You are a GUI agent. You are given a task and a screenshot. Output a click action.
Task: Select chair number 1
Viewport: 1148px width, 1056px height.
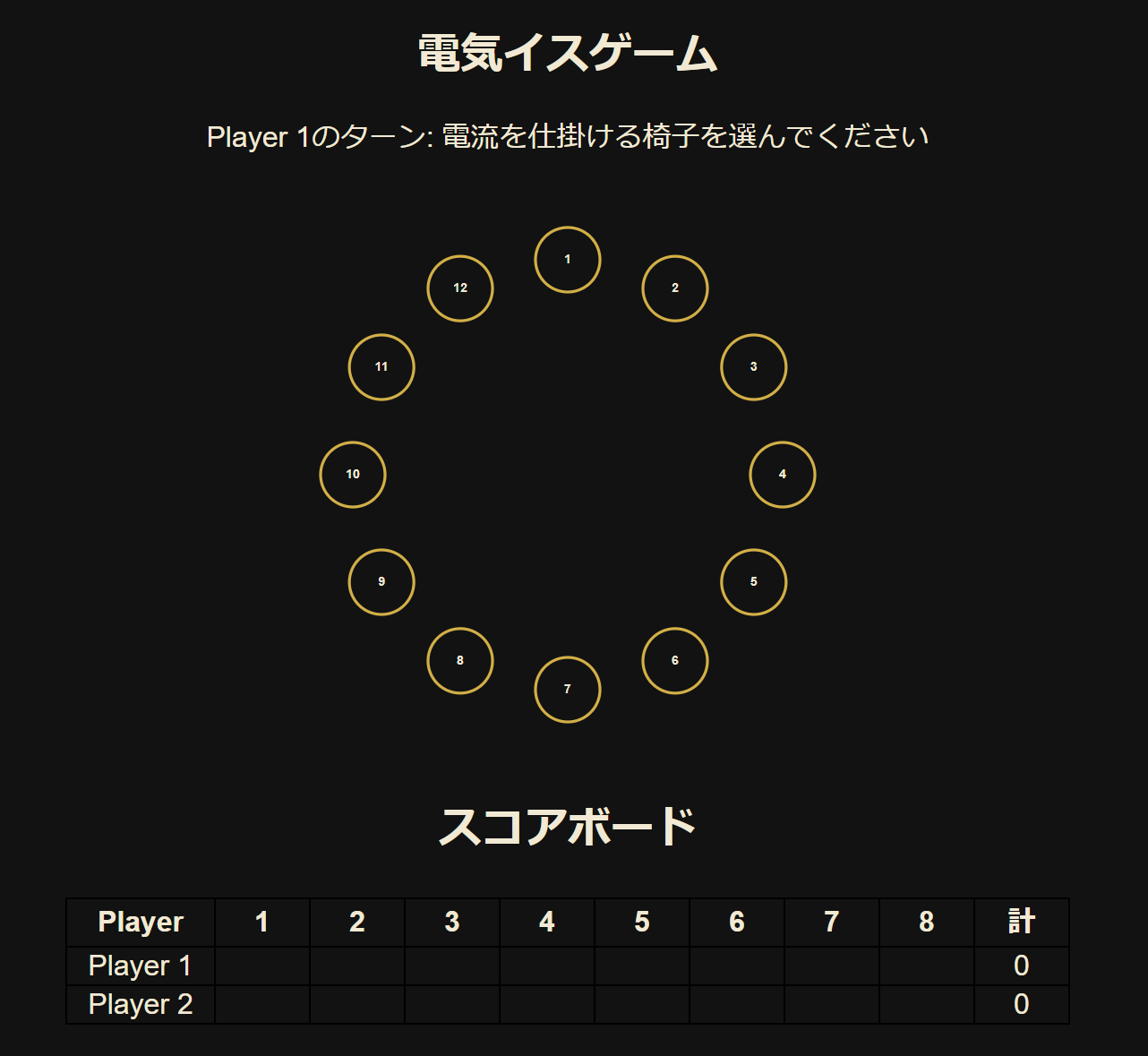(566, 259)
